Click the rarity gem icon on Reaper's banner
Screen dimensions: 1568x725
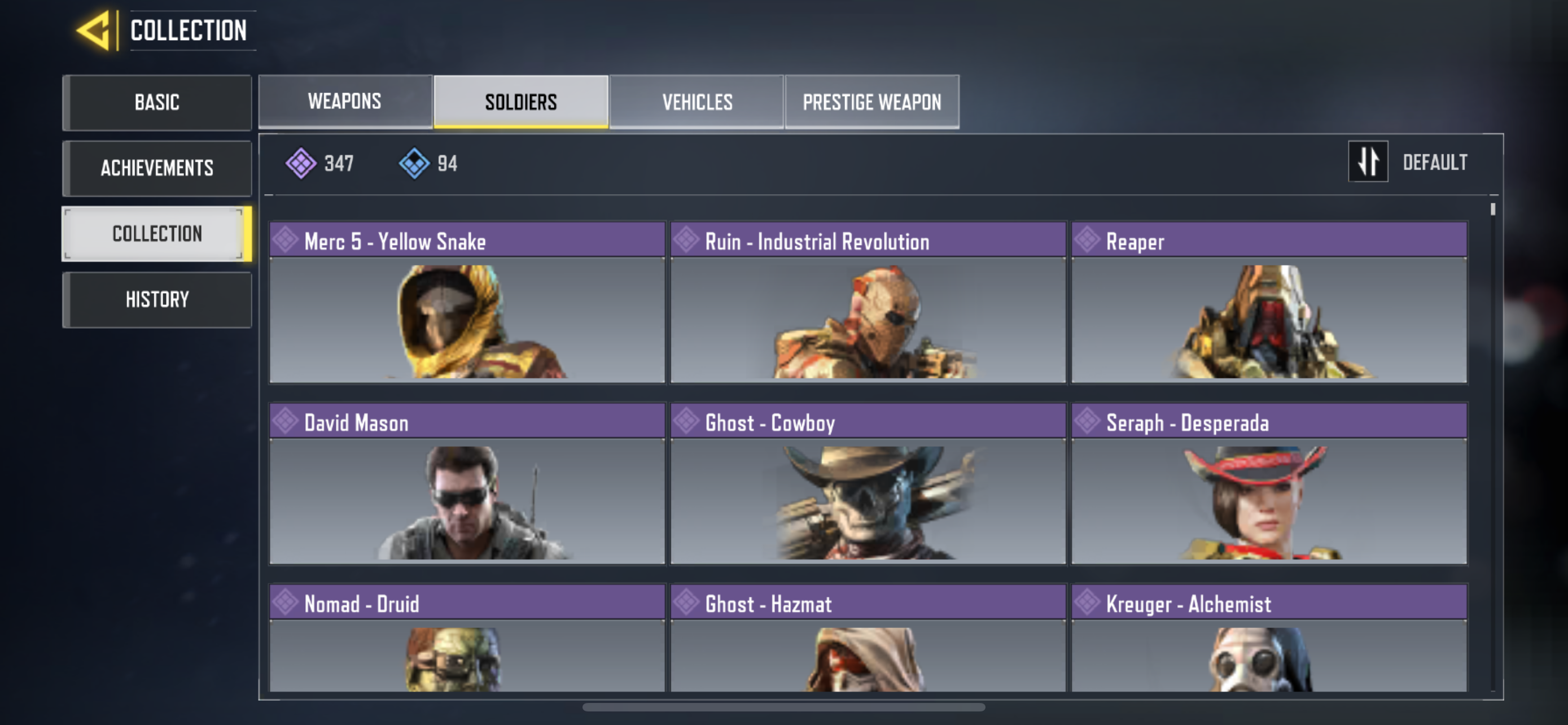pyautogui.click(x=1087, y=240)
